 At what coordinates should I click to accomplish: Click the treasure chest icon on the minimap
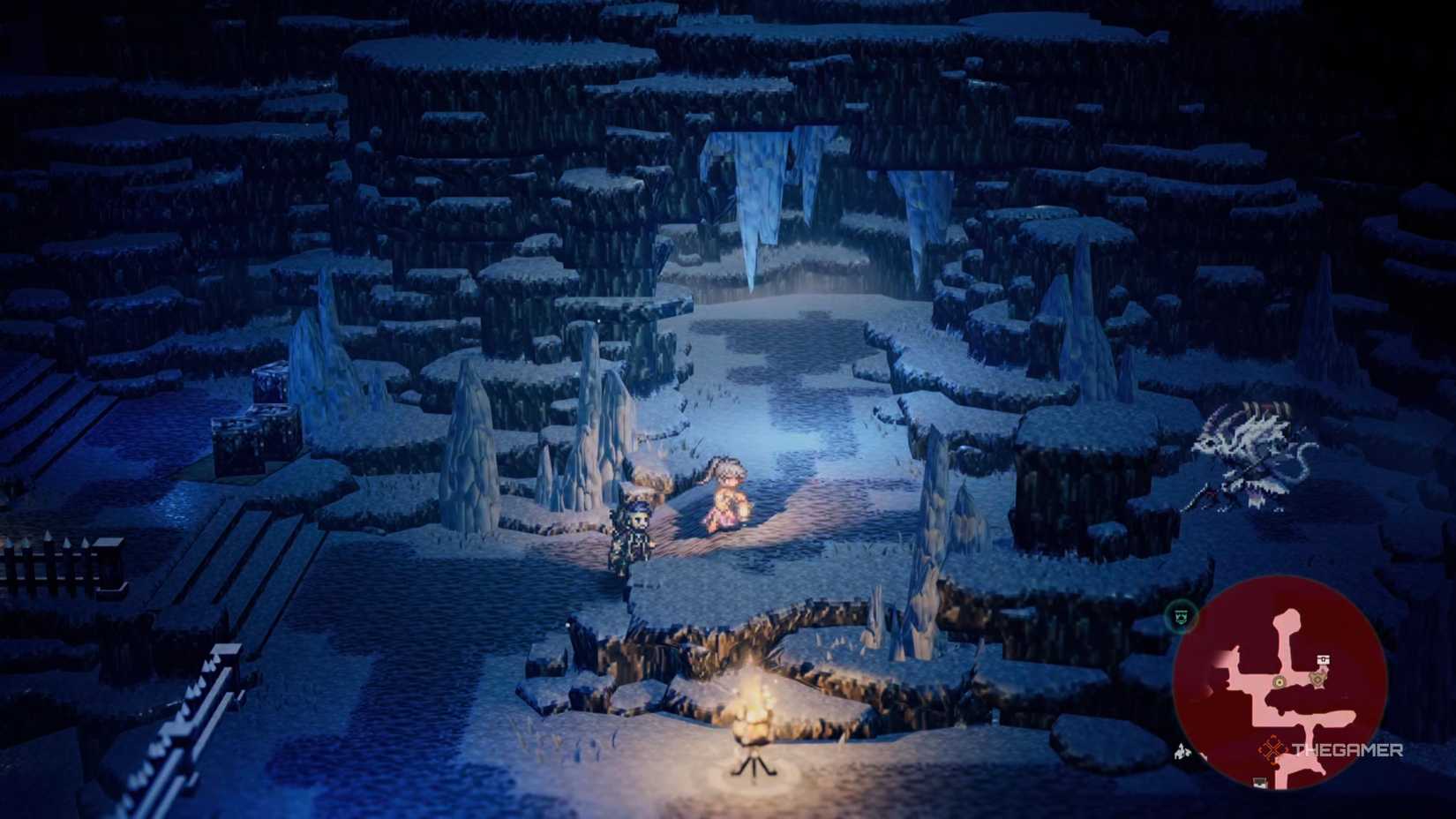(1322, 659)
